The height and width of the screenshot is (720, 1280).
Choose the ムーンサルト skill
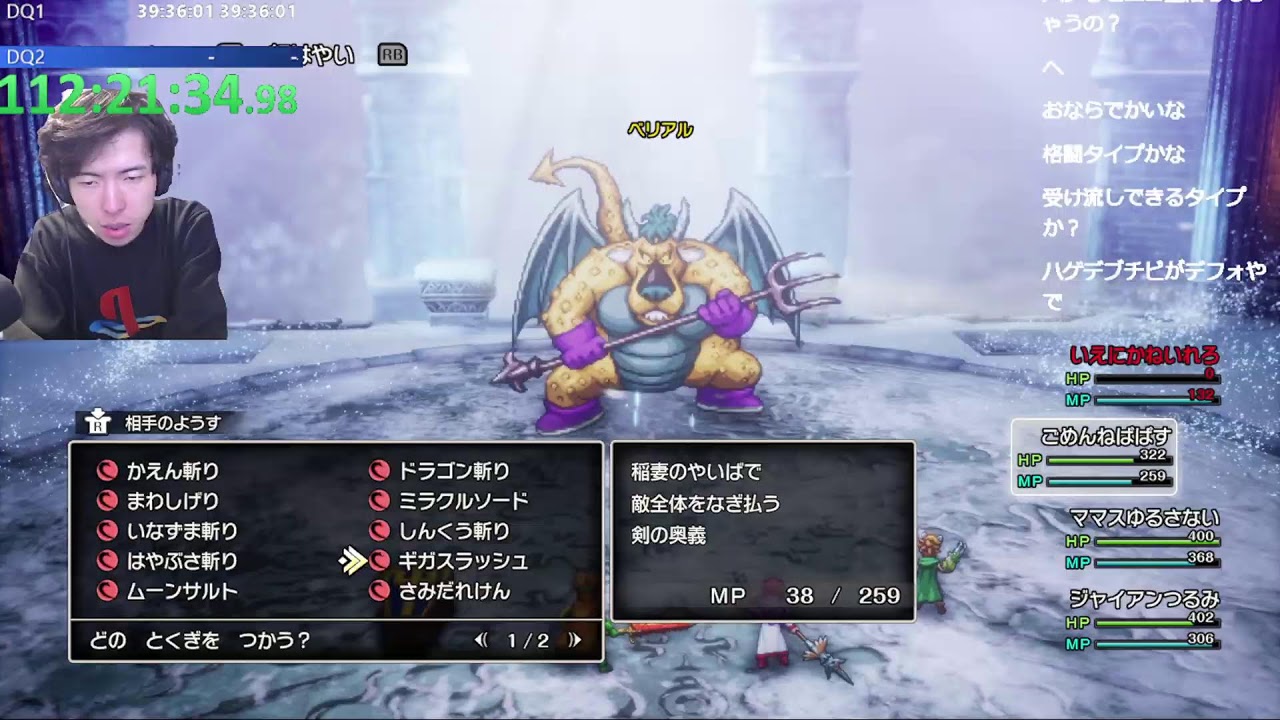pyautogui.click(x=181, y=591)
